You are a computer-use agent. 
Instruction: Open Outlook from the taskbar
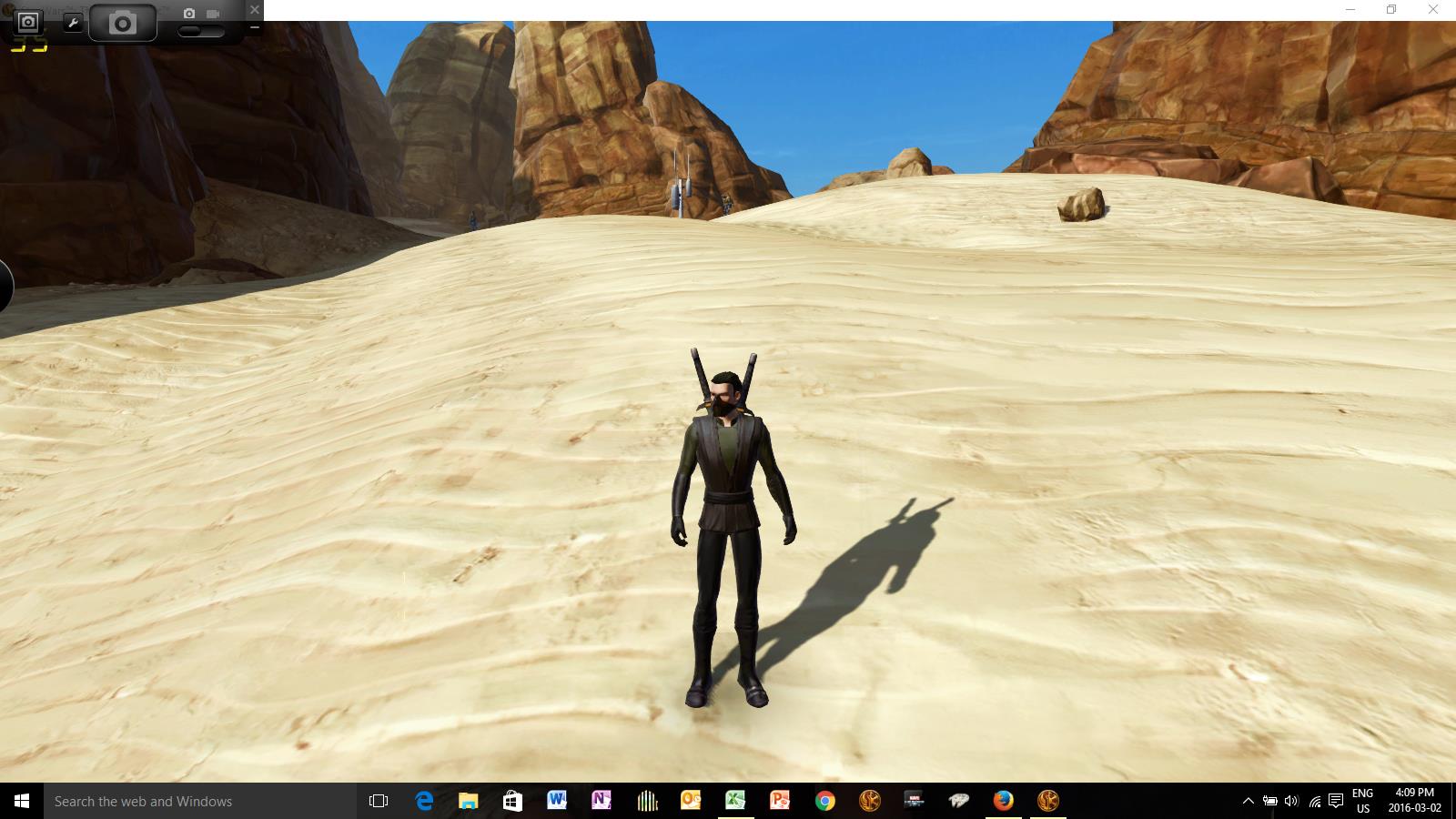click(690, 802)
